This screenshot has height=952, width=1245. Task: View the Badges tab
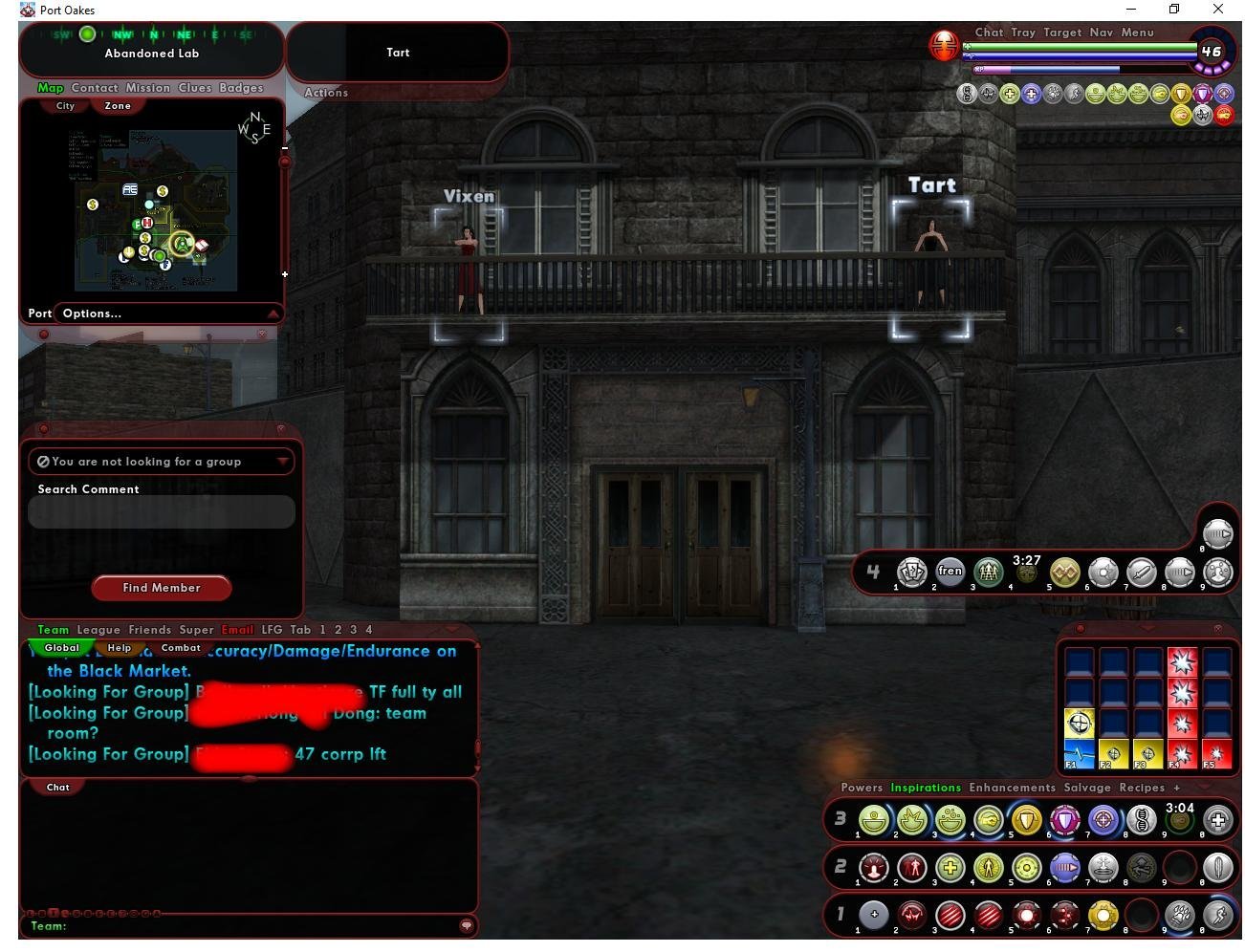[x=241, y=88]
